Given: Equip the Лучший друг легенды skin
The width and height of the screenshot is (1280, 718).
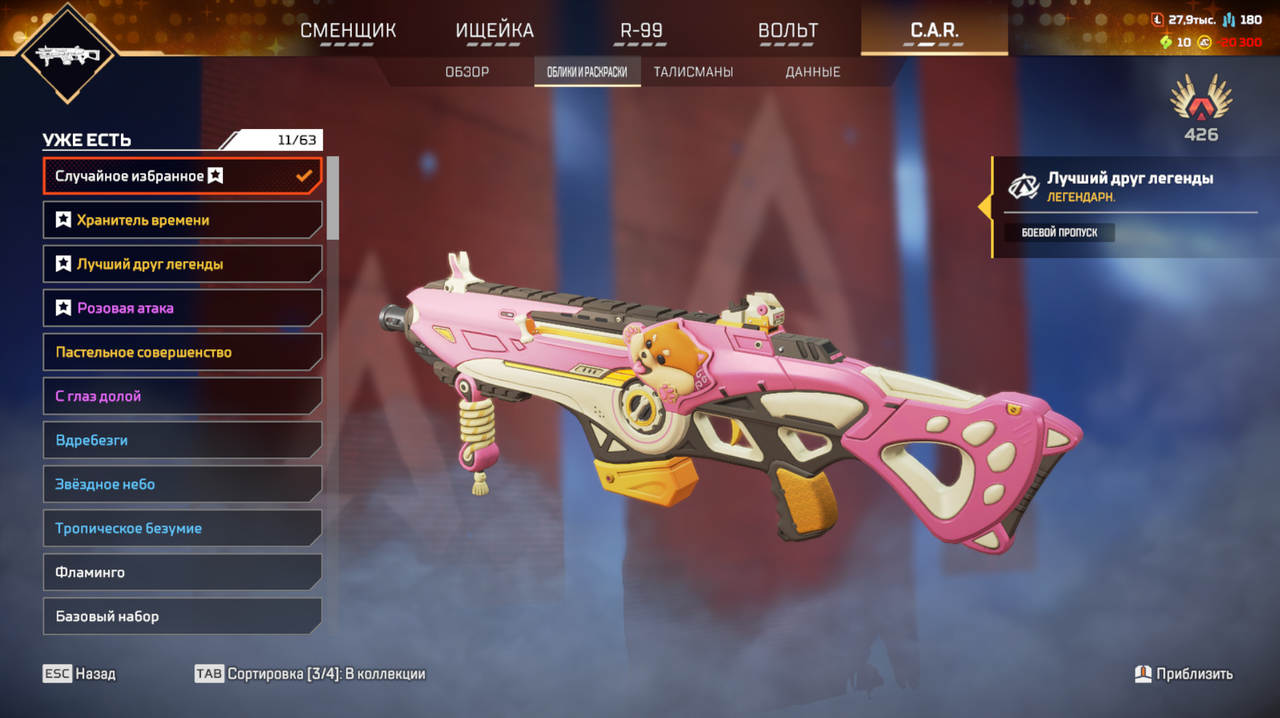Looking at the screenshot, I should click(182, 264).
